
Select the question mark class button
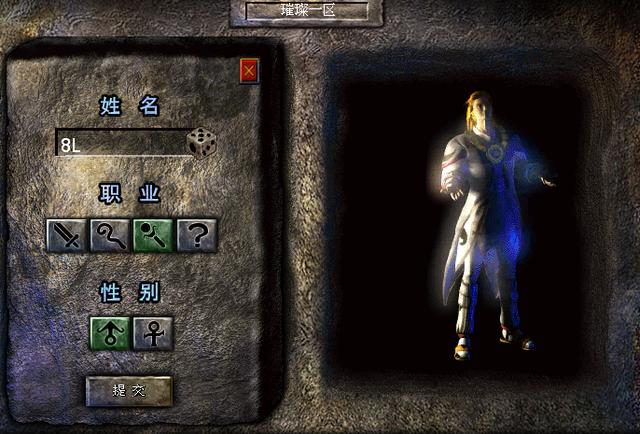(x=197, y=236)
